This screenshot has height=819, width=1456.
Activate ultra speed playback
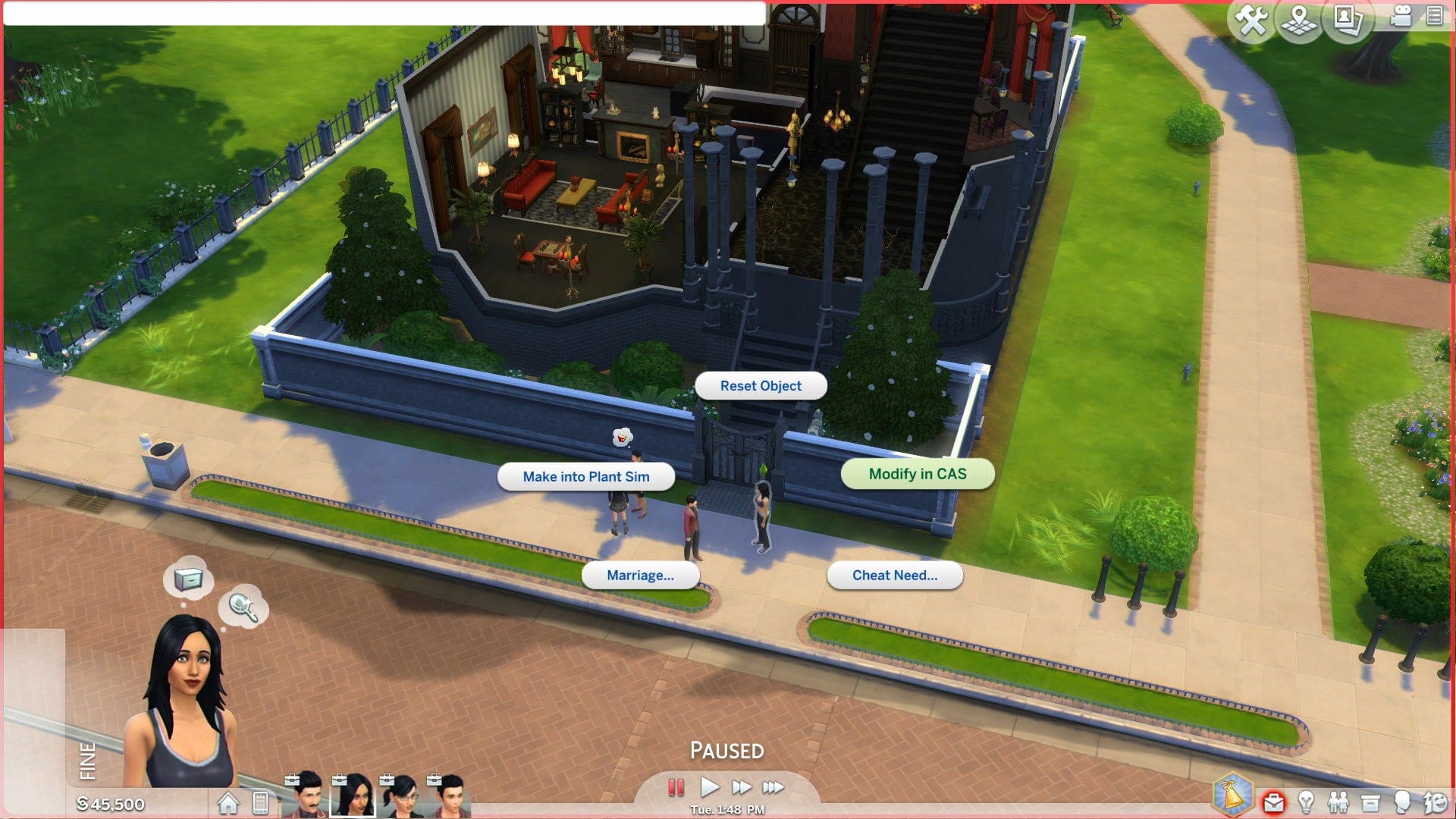773,787
